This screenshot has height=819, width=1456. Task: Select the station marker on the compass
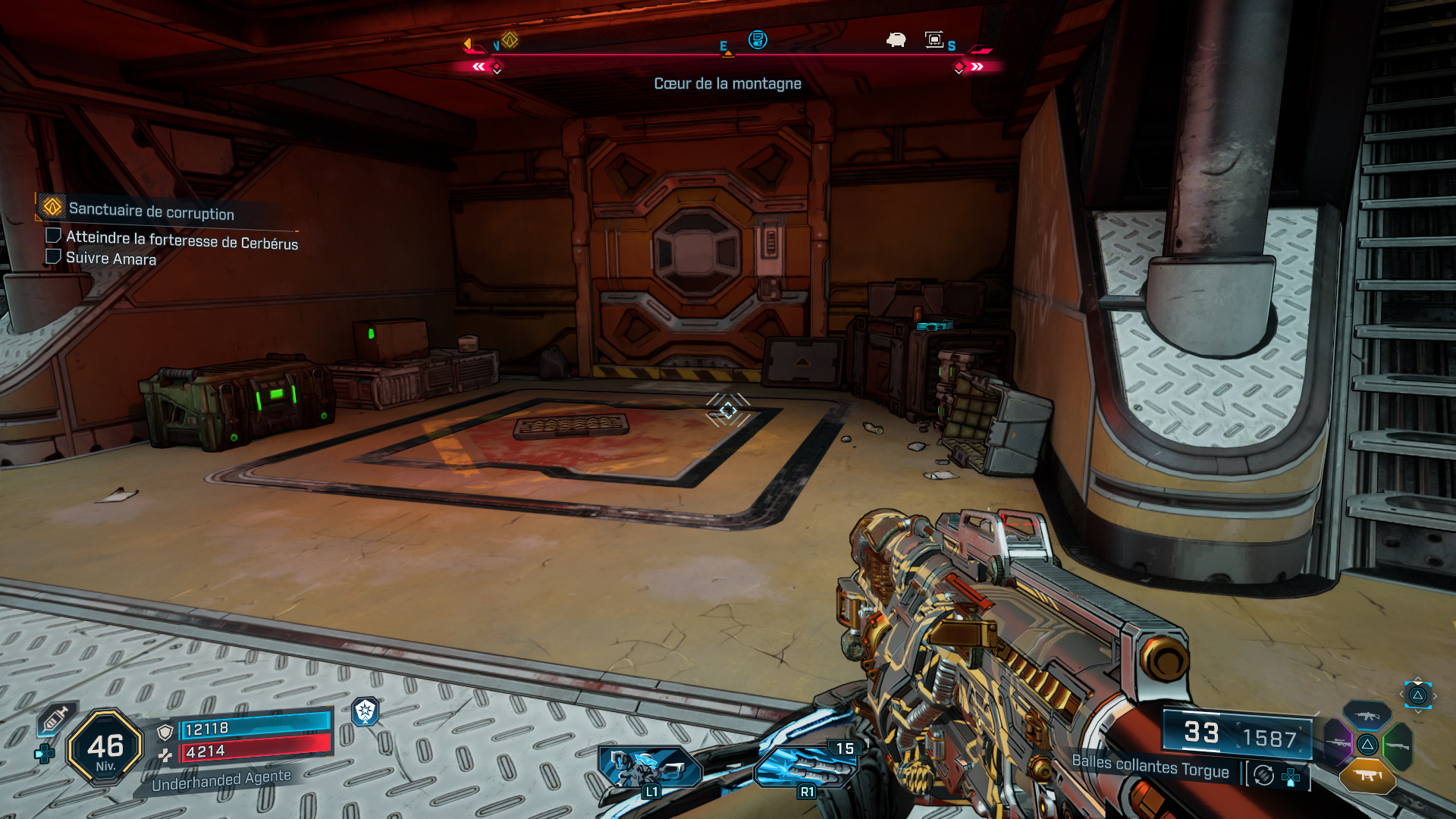click(934, 39)
